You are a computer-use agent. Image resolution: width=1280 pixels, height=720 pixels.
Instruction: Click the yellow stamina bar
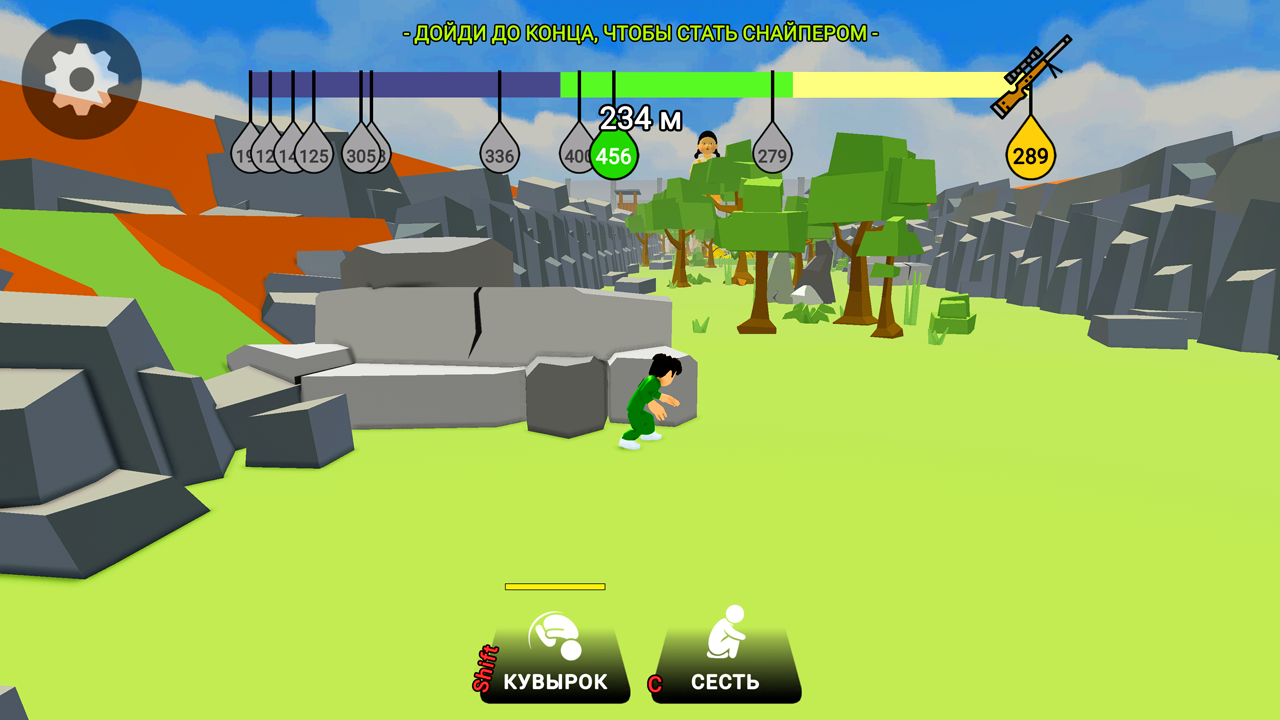pyautogui.click(x=557, y=585)
